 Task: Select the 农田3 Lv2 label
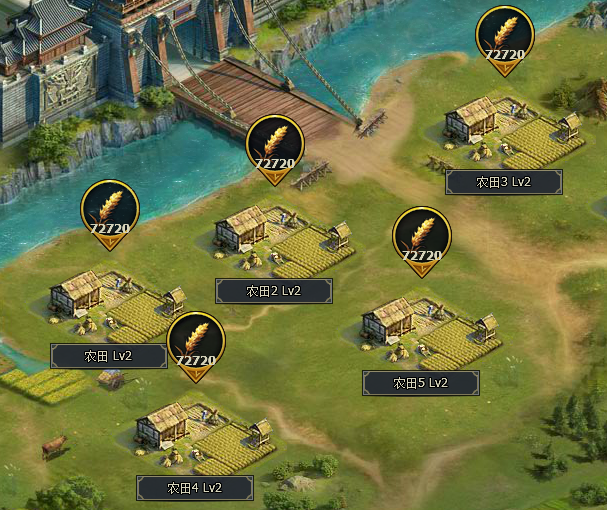pos(503,182)
